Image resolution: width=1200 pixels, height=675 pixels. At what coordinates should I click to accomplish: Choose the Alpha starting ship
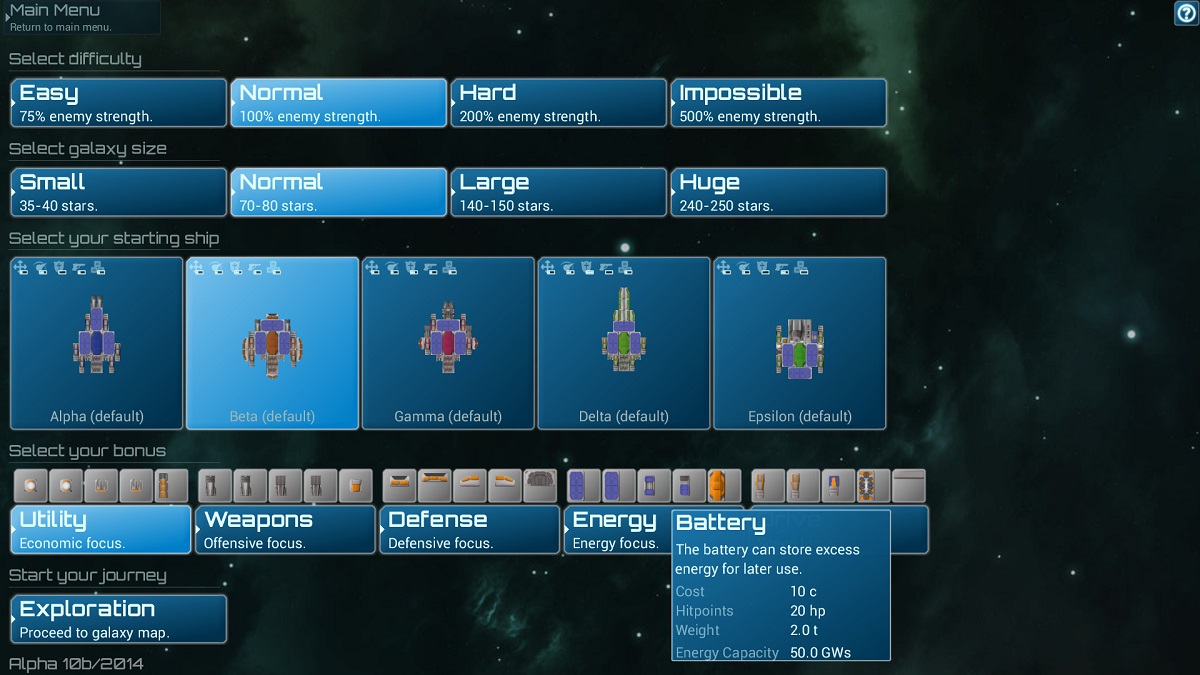[x=97, y=343]
